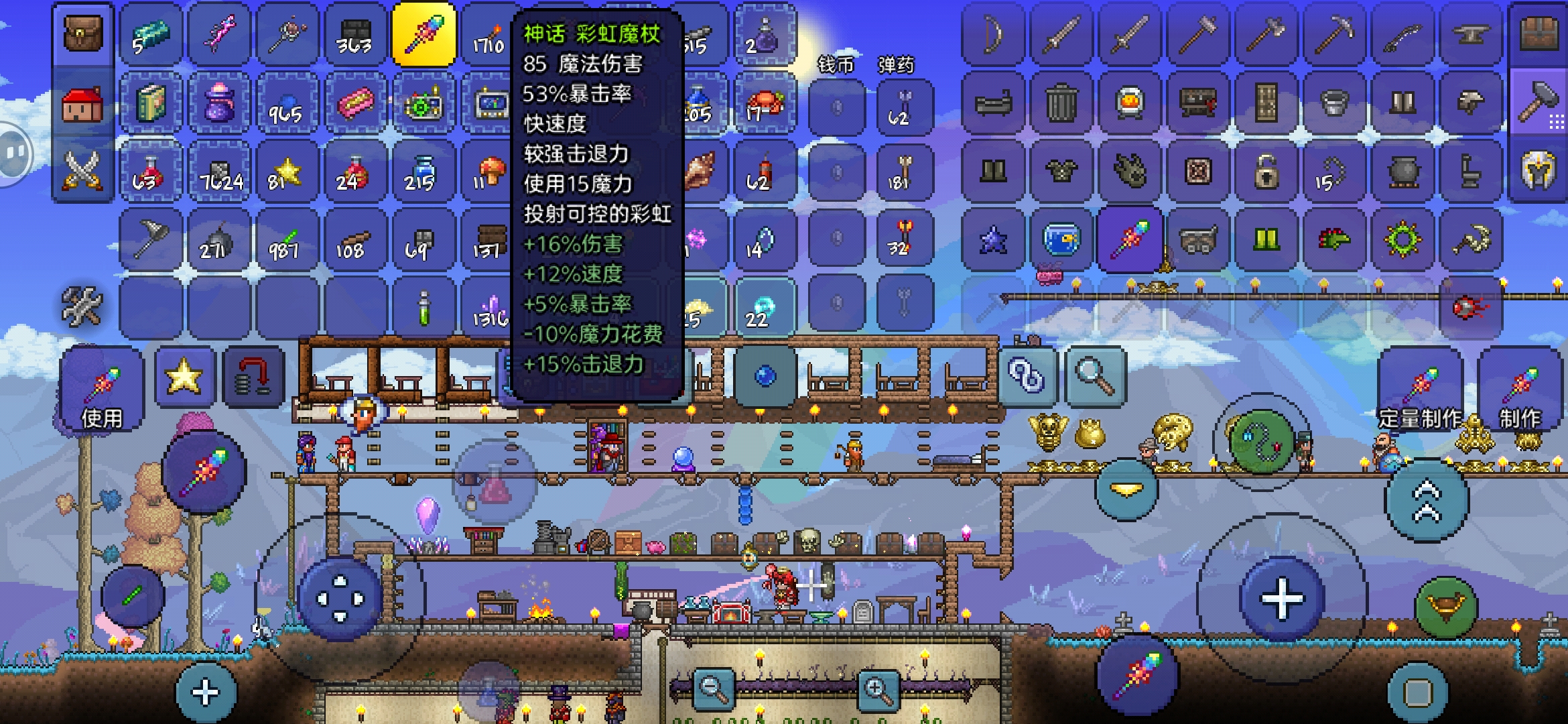Toggle the yellow star favorite button
The image size is (1568, 724).
(x=184, y=377)
